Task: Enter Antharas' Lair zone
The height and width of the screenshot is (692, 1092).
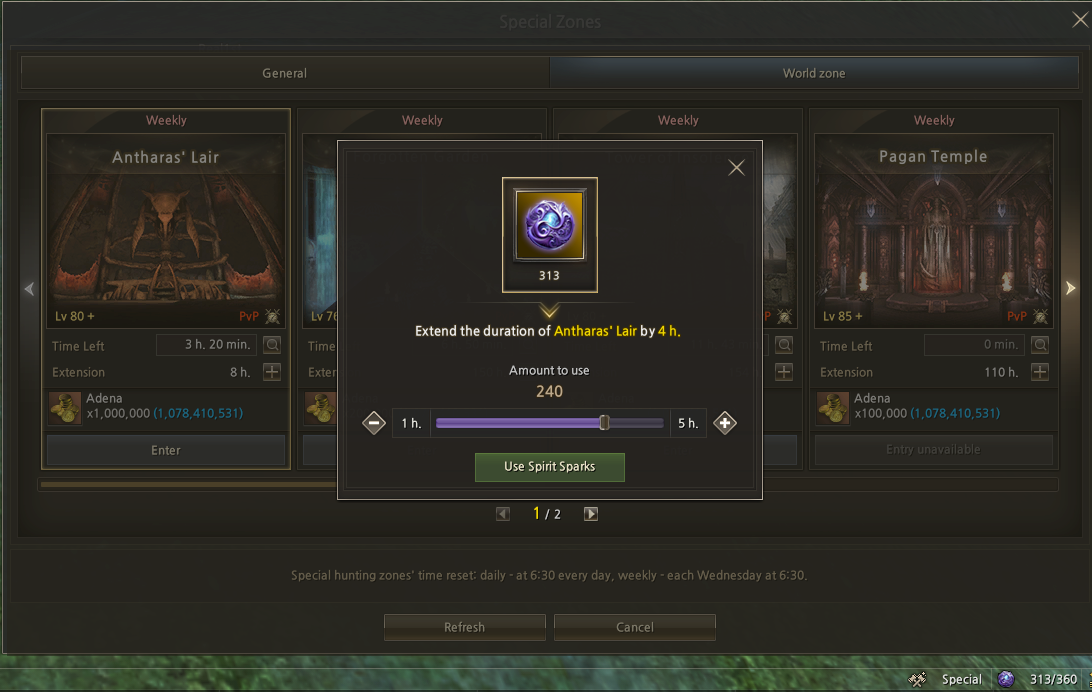Action: 166,450
